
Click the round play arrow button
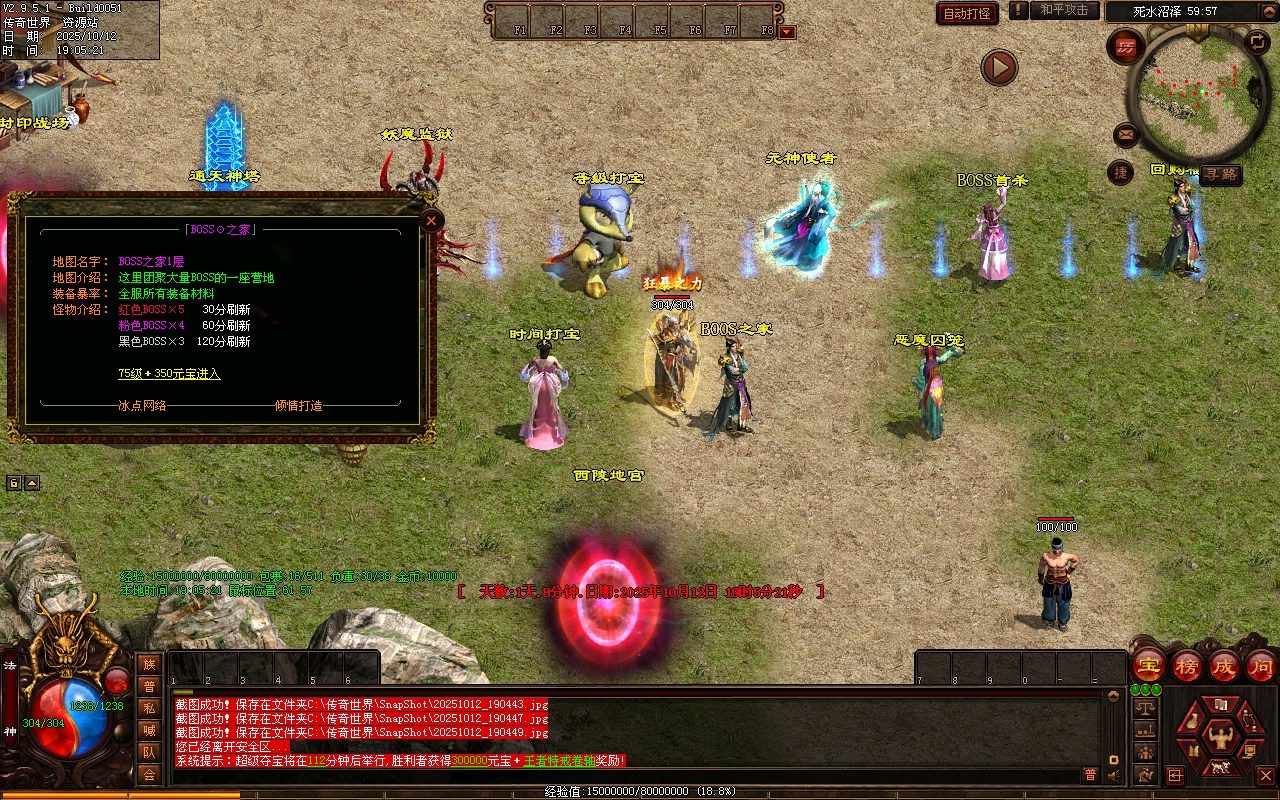coord(998,67)
